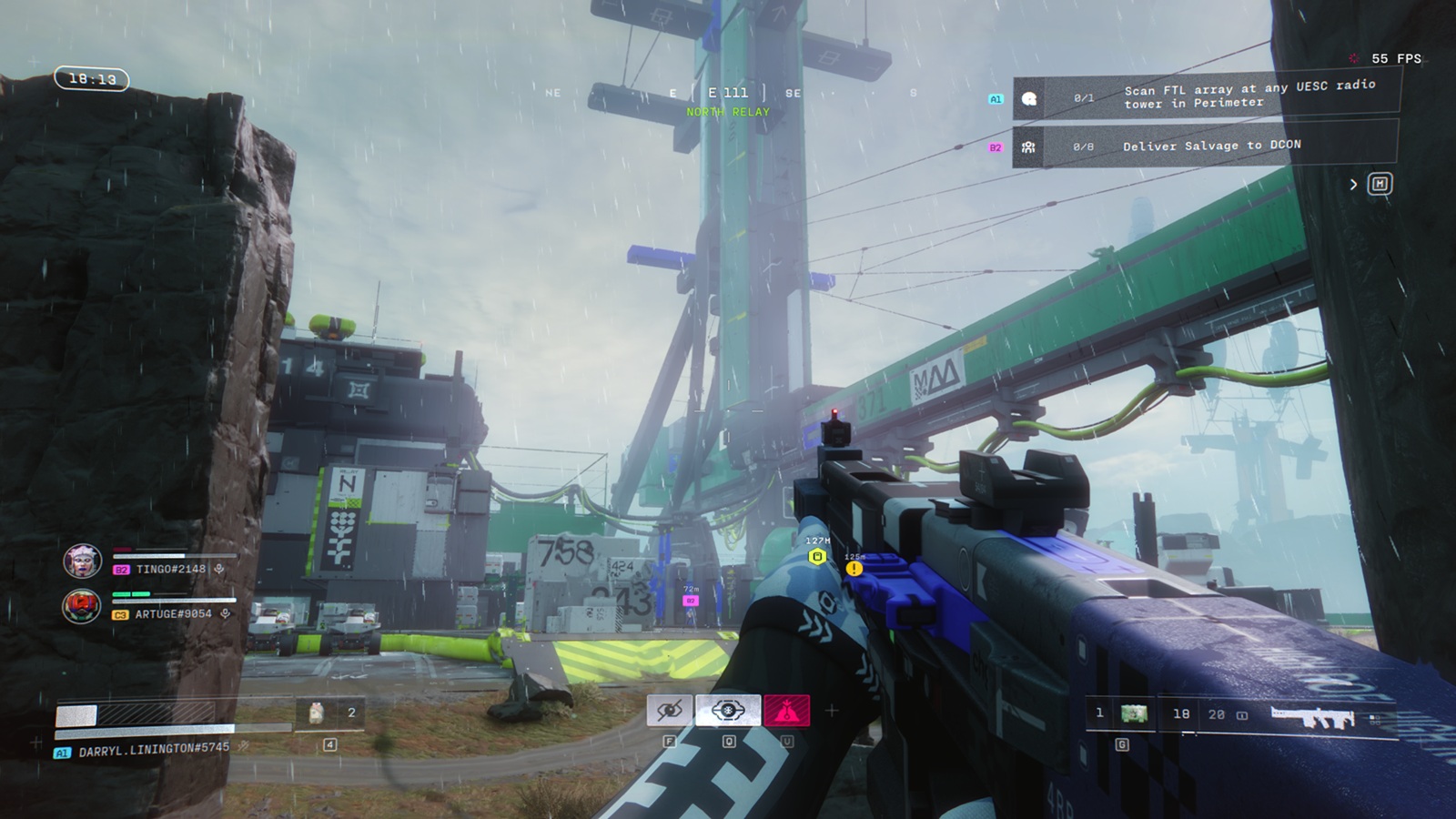Click the pink B2 teammate marker
Image resolution: width=1456 pixels, height=819 pixels.
pos(691,601)
